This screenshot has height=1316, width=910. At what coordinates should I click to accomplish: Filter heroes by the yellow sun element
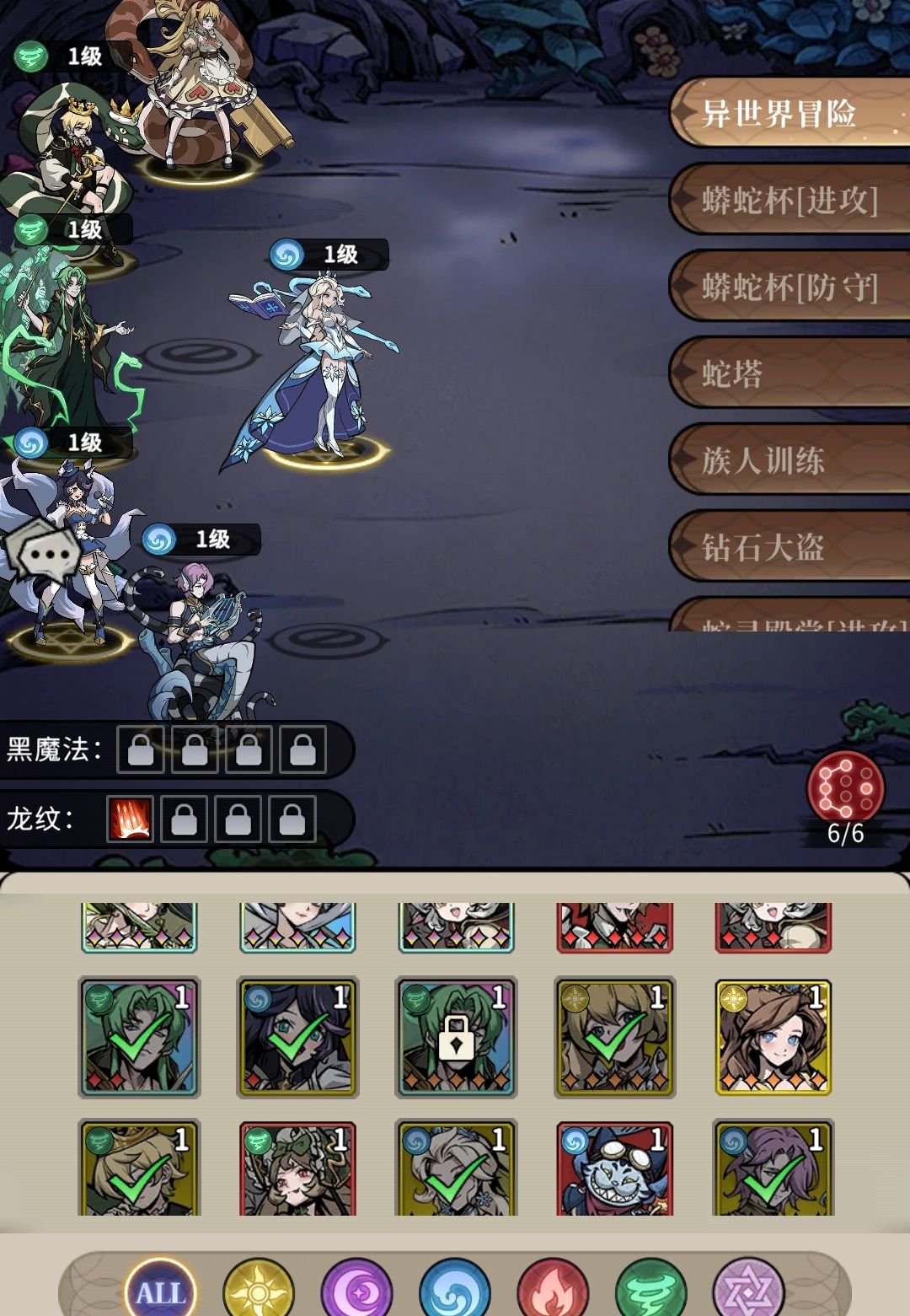click(259, 1291)
